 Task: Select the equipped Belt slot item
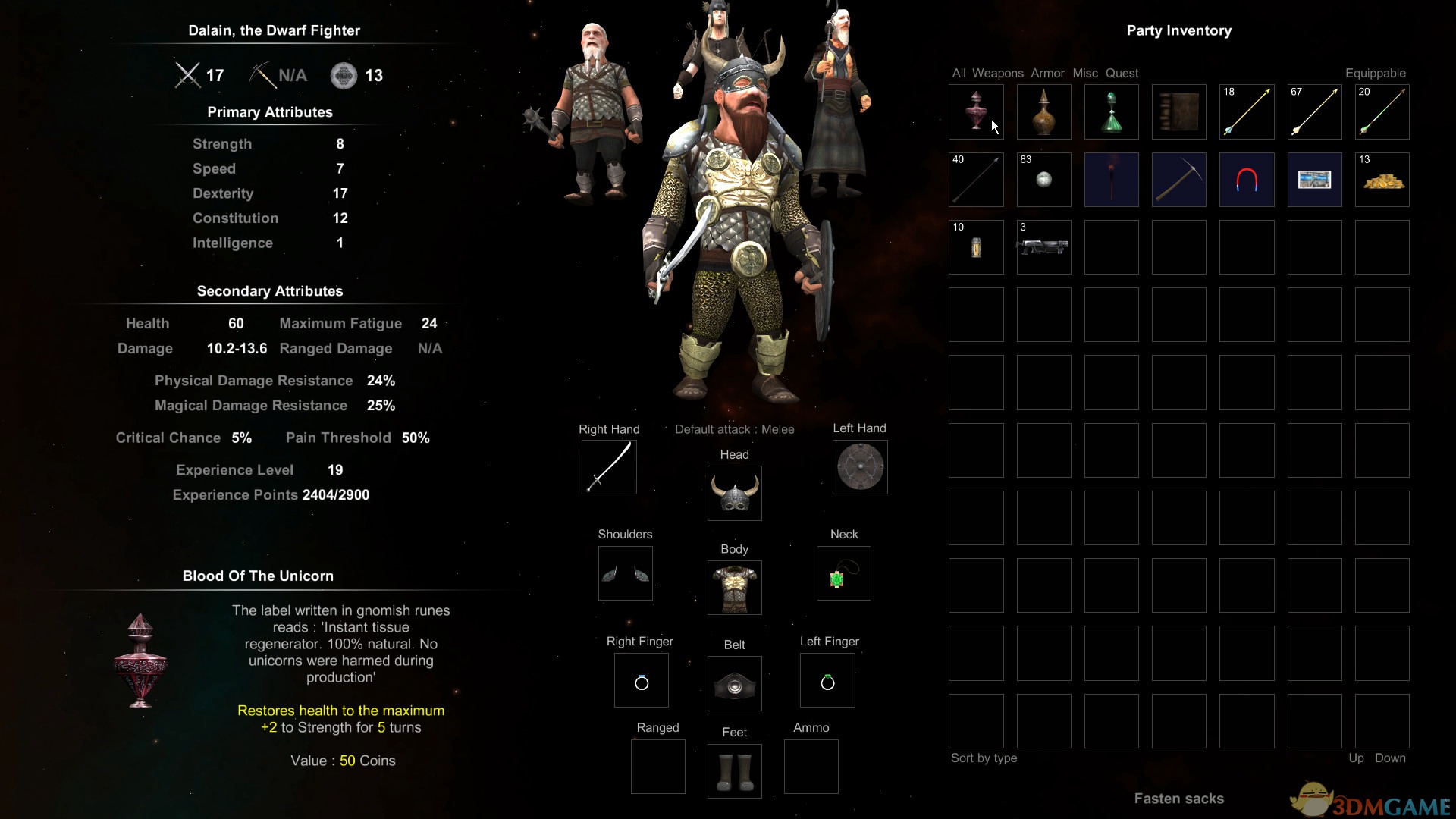[734, 684]
